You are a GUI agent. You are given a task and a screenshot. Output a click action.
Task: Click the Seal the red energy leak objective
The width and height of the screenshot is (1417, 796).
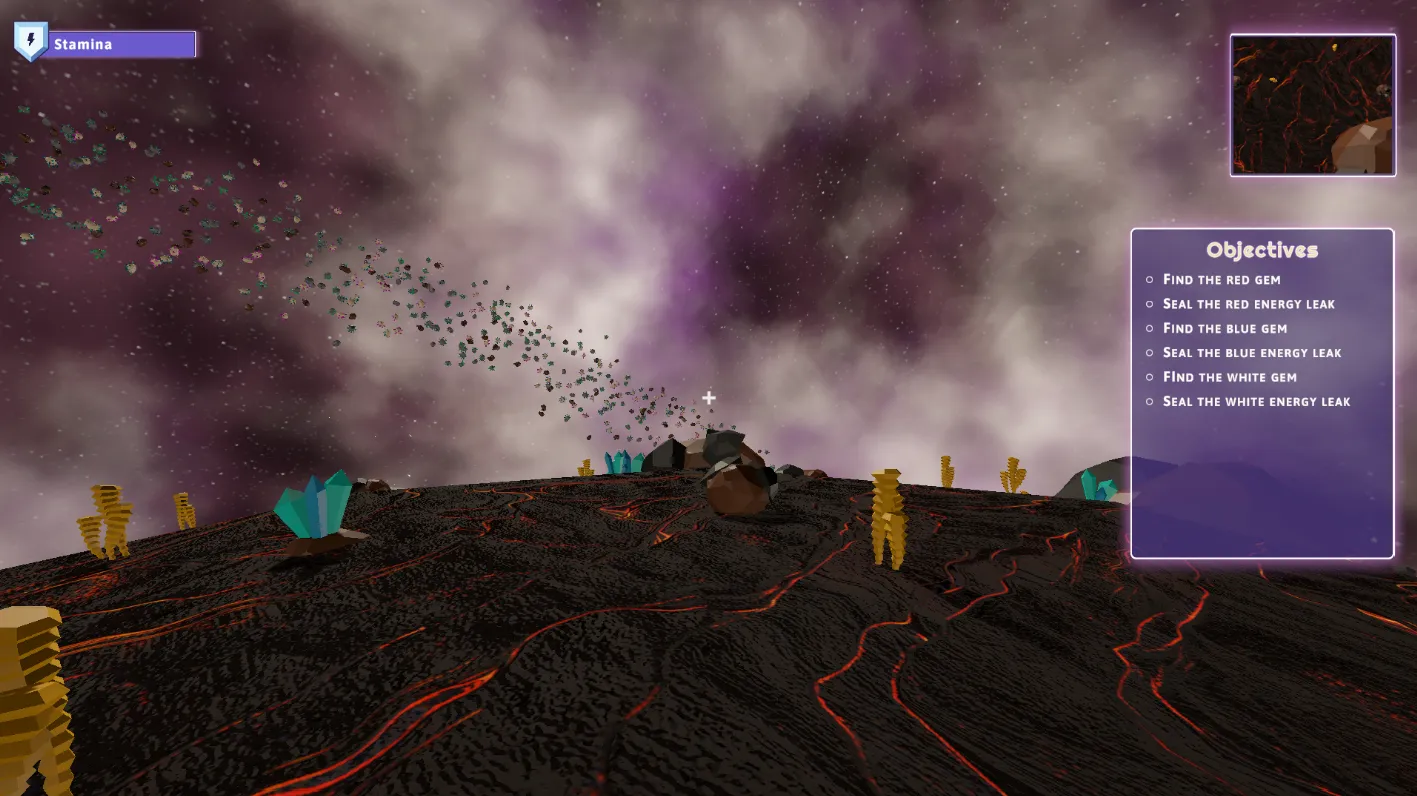pyautogui.click(x=1248, y=304)
